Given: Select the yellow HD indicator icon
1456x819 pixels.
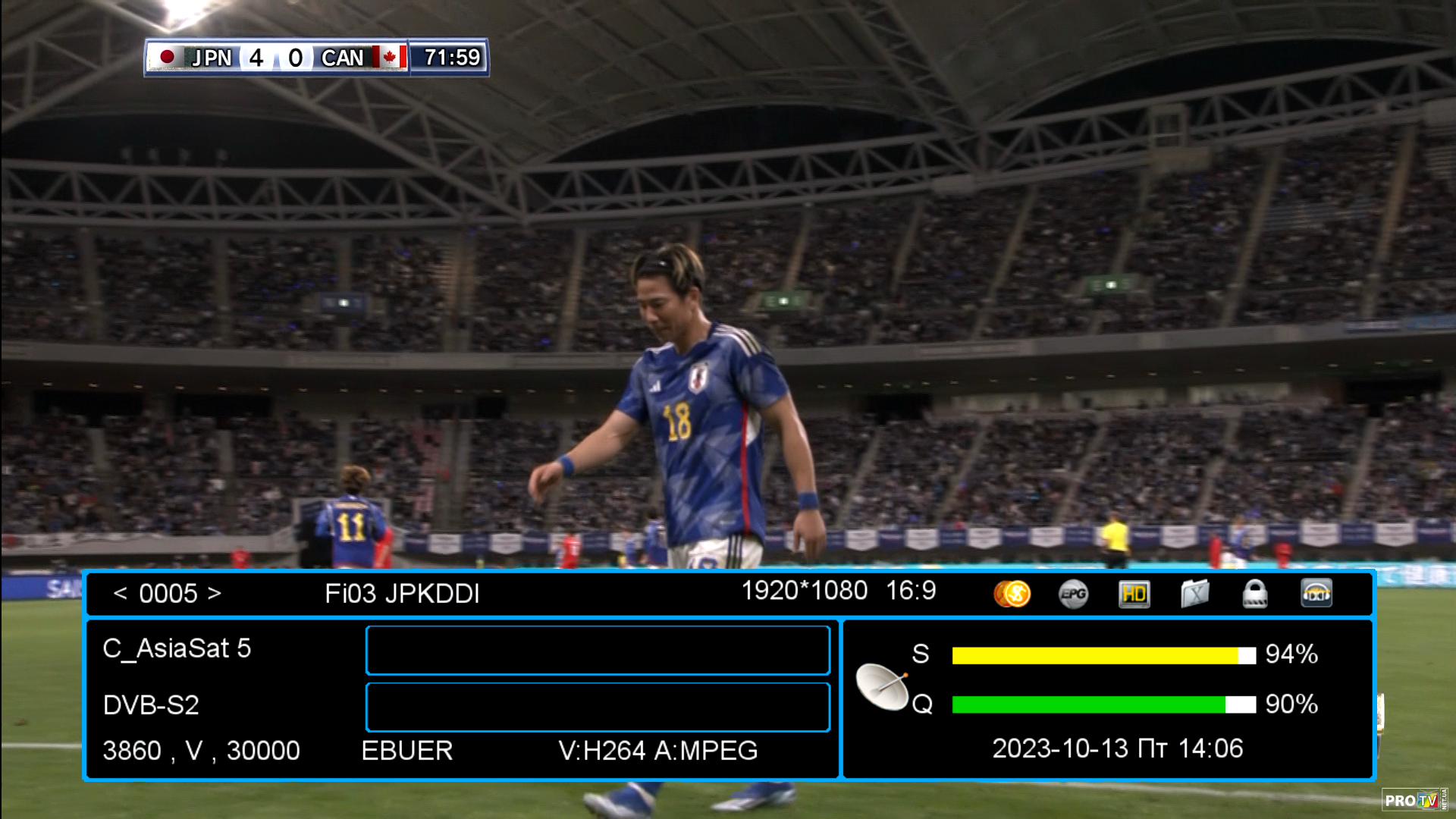Looking at the screenshot, I should pos(1134,594).
